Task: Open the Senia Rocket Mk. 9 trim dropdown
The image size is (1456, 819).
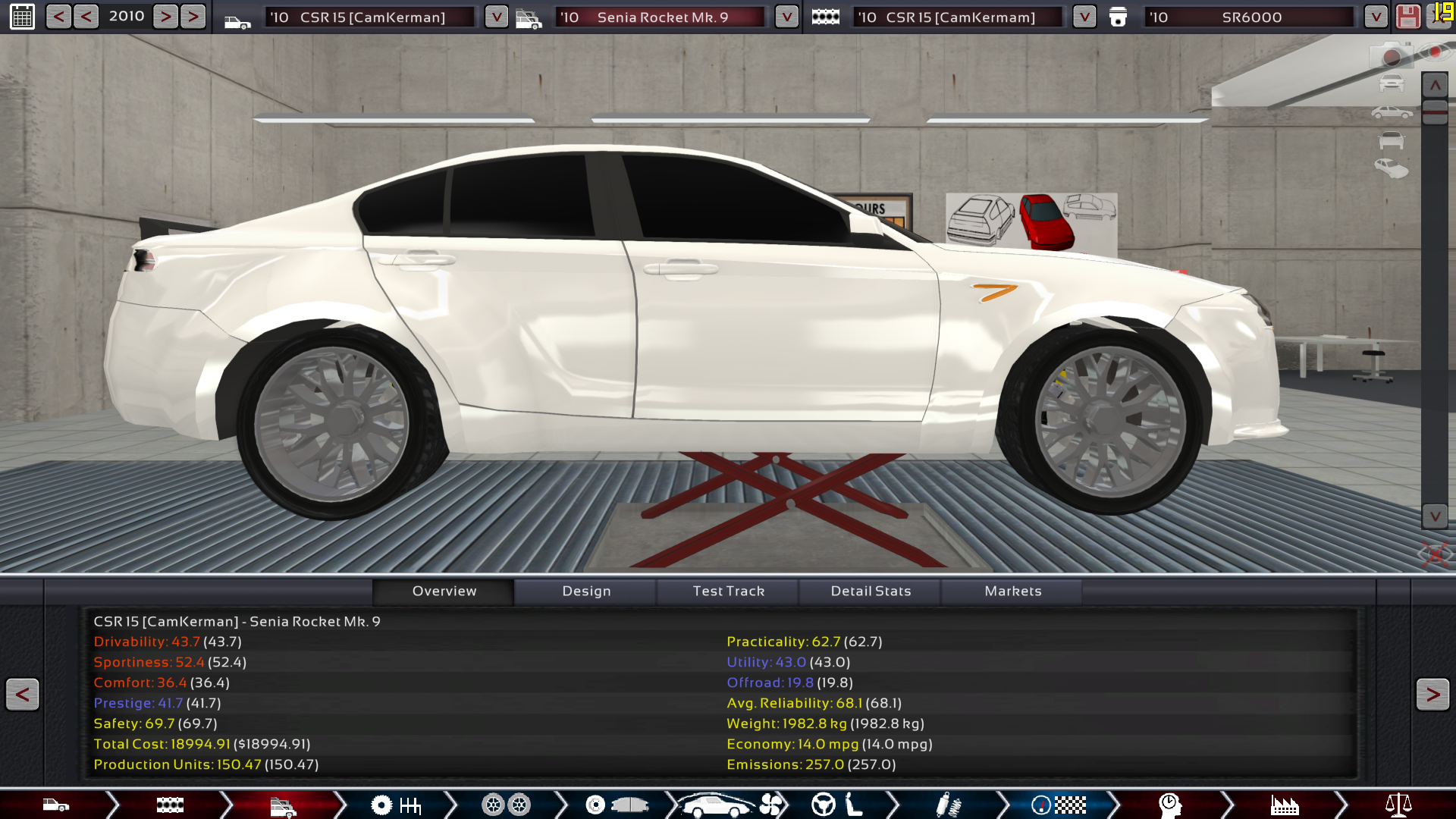Action: tap(786, 17)
